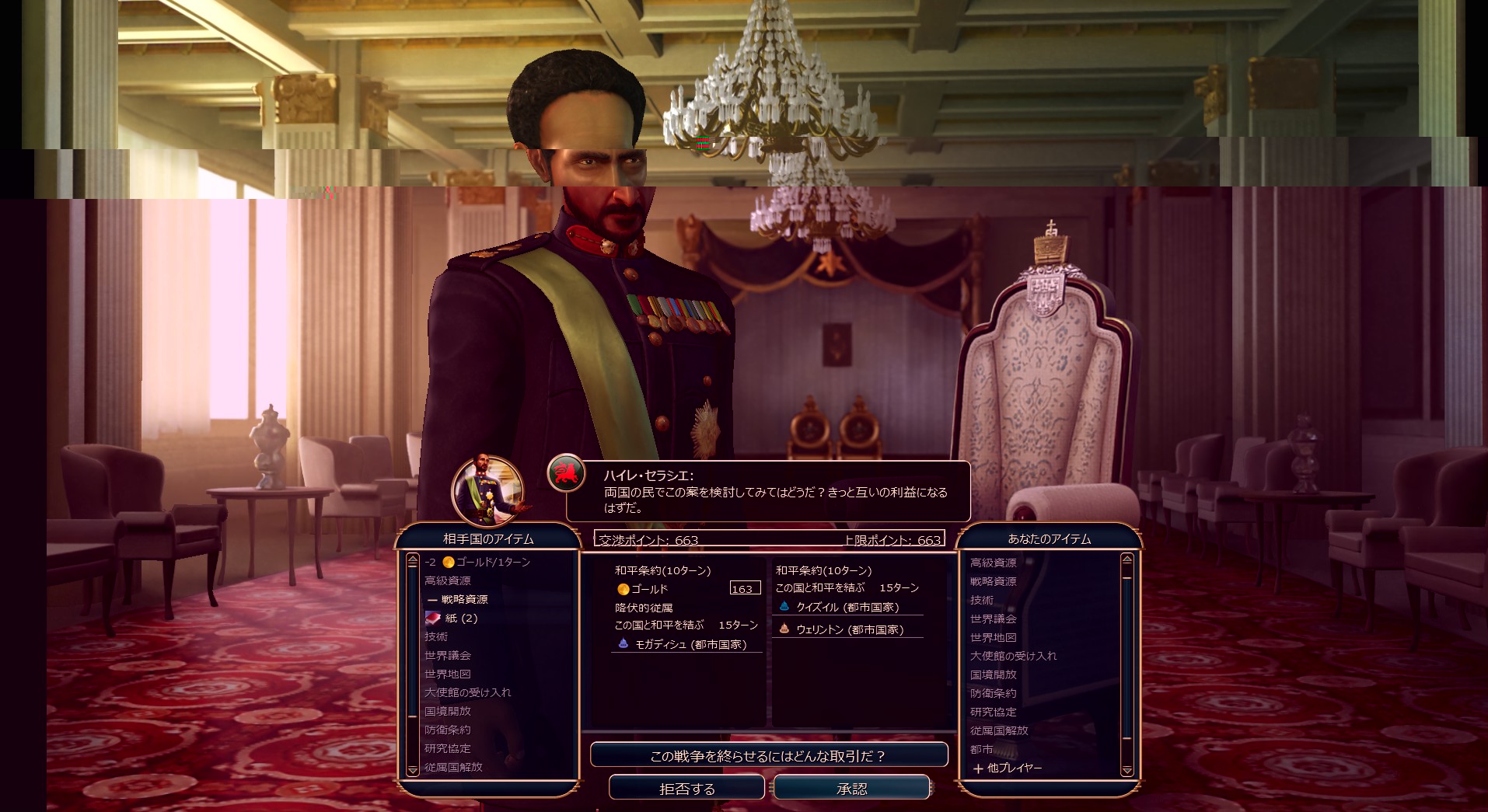The image size is (1488, 812).
Task: Select 都市 in your items list
Action: (982, 750)
